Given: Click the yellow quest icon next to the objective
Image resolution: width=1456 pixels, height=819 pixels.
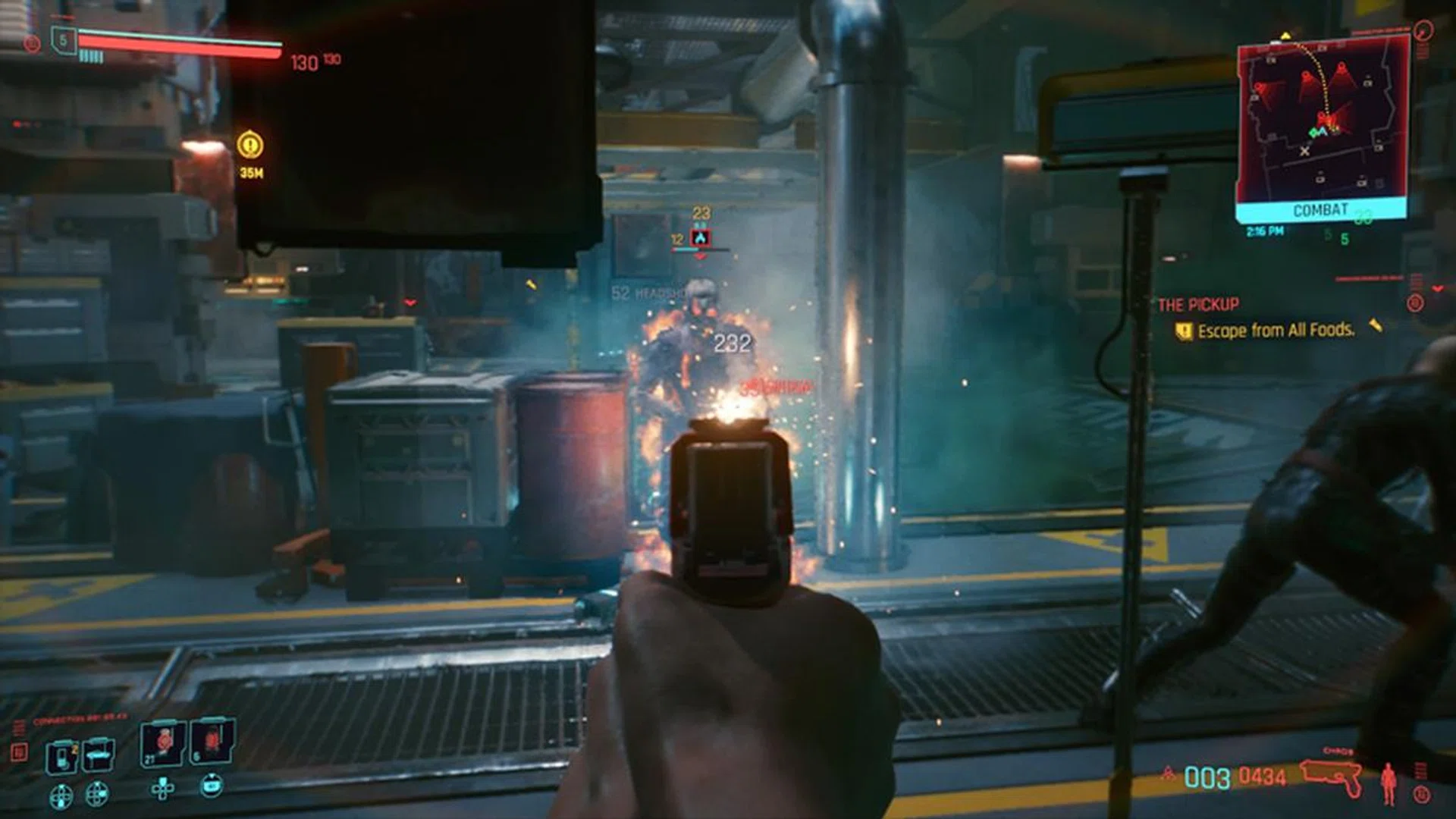Looking at the screenshot, I should 1185,331.
